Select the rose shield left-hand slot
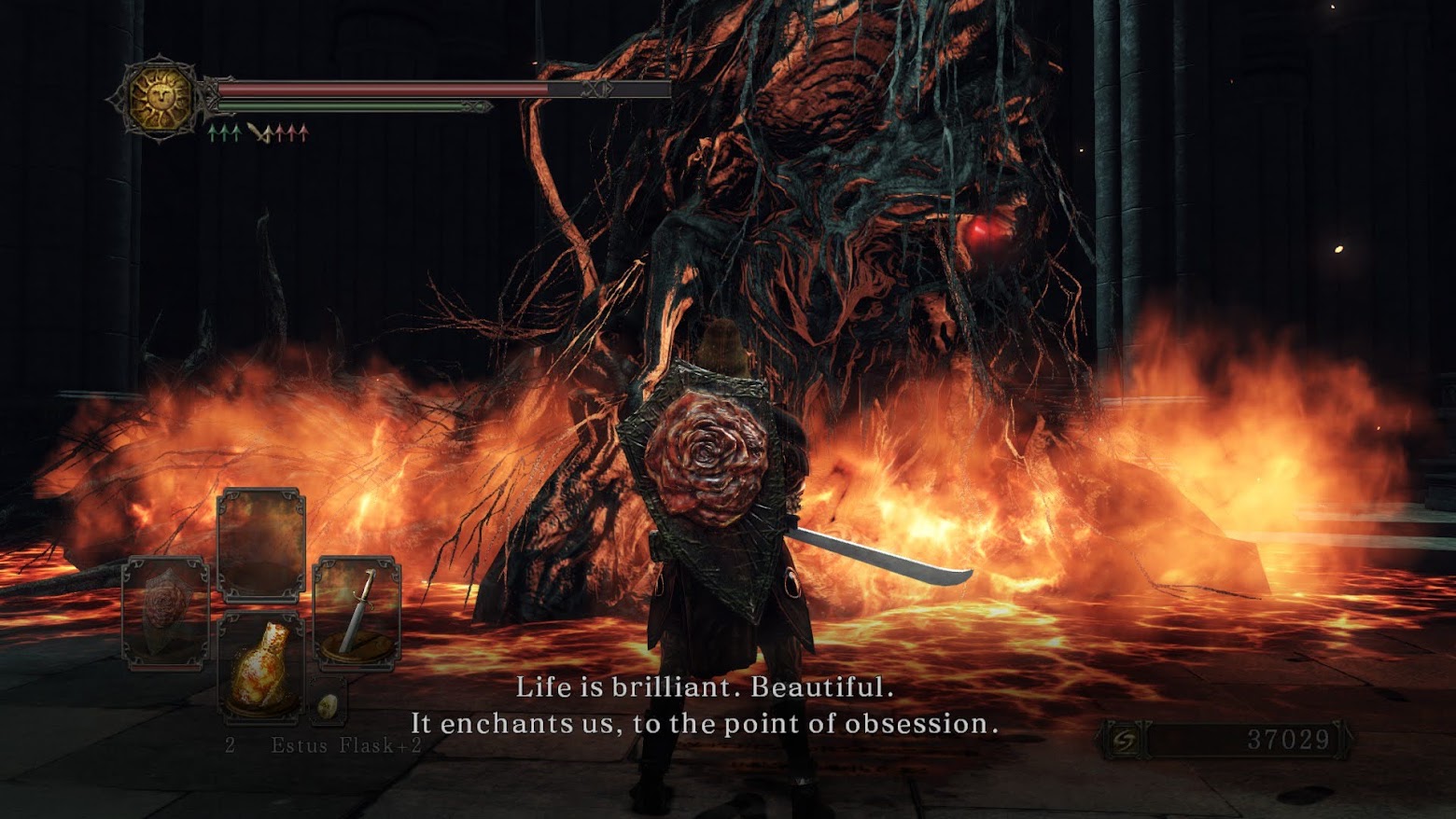 point(166,612)
